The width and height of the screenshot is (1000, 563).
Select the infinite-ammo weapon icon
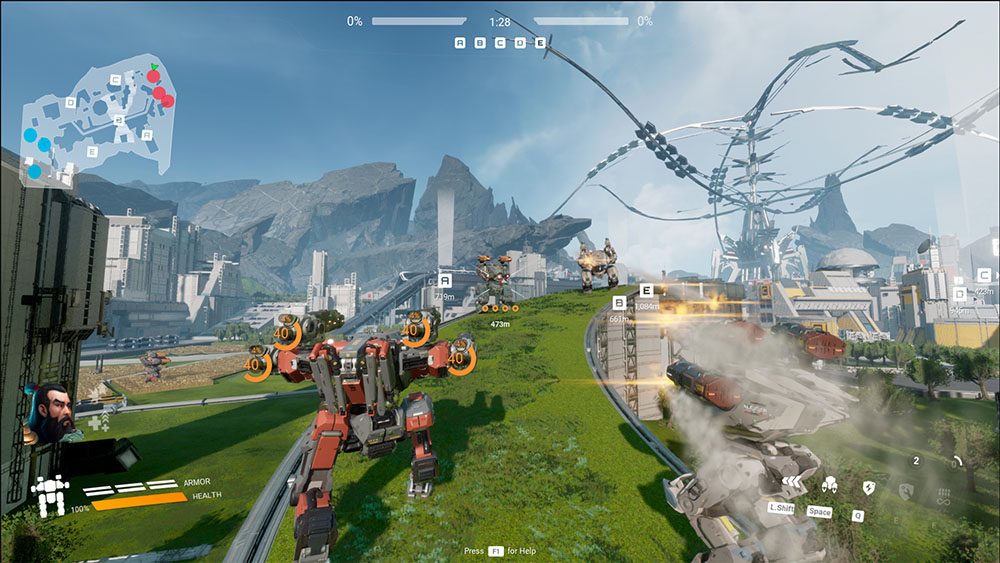coord(944,493)
